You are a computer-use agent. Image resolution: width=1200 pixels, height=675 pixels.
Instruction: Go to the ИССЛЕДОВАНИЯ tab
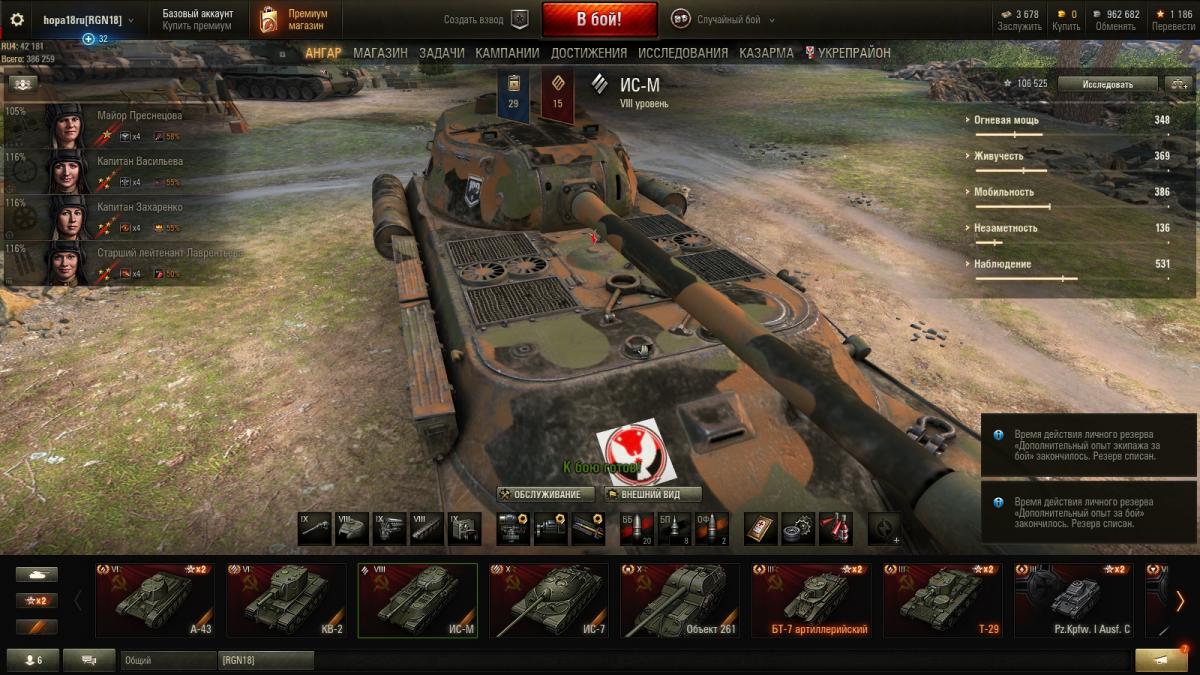[683, 53]
